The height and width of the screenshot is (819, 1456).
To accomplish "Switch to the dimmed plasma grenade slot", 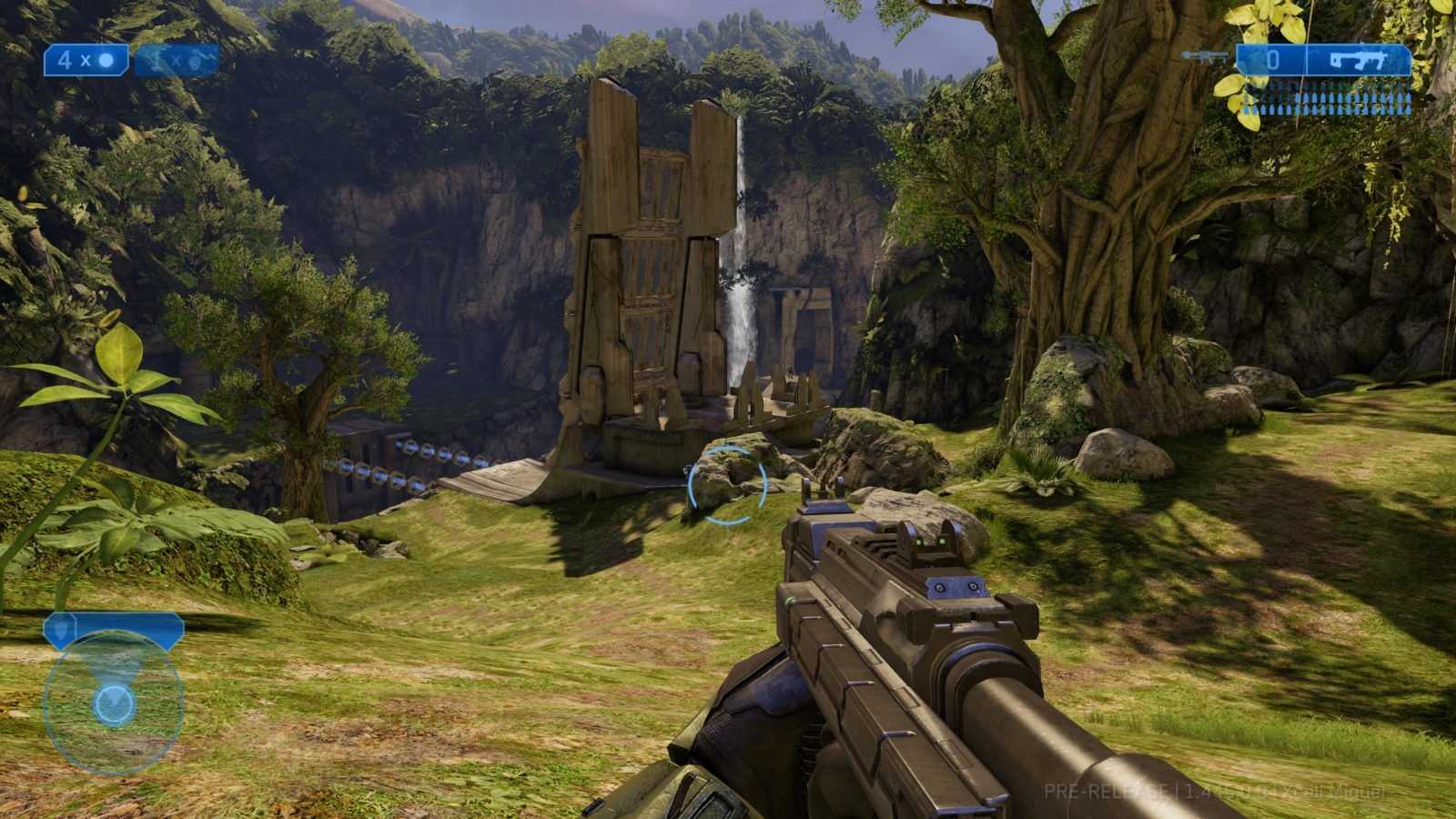I will click(x=177, y=61).
